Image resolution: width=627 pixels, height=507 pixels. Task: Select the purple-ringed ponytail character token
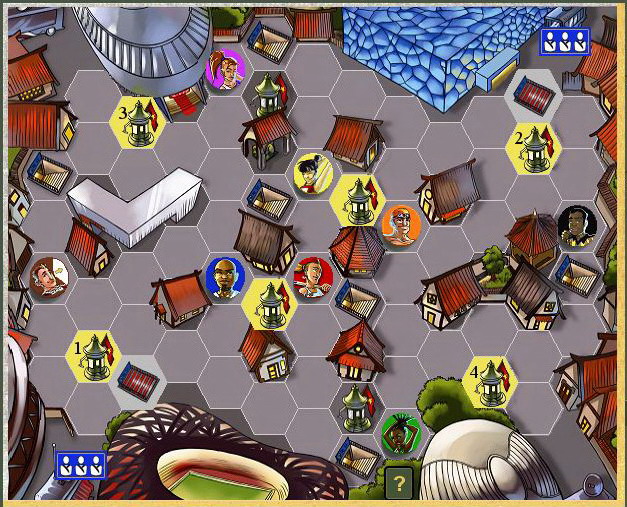226,70
